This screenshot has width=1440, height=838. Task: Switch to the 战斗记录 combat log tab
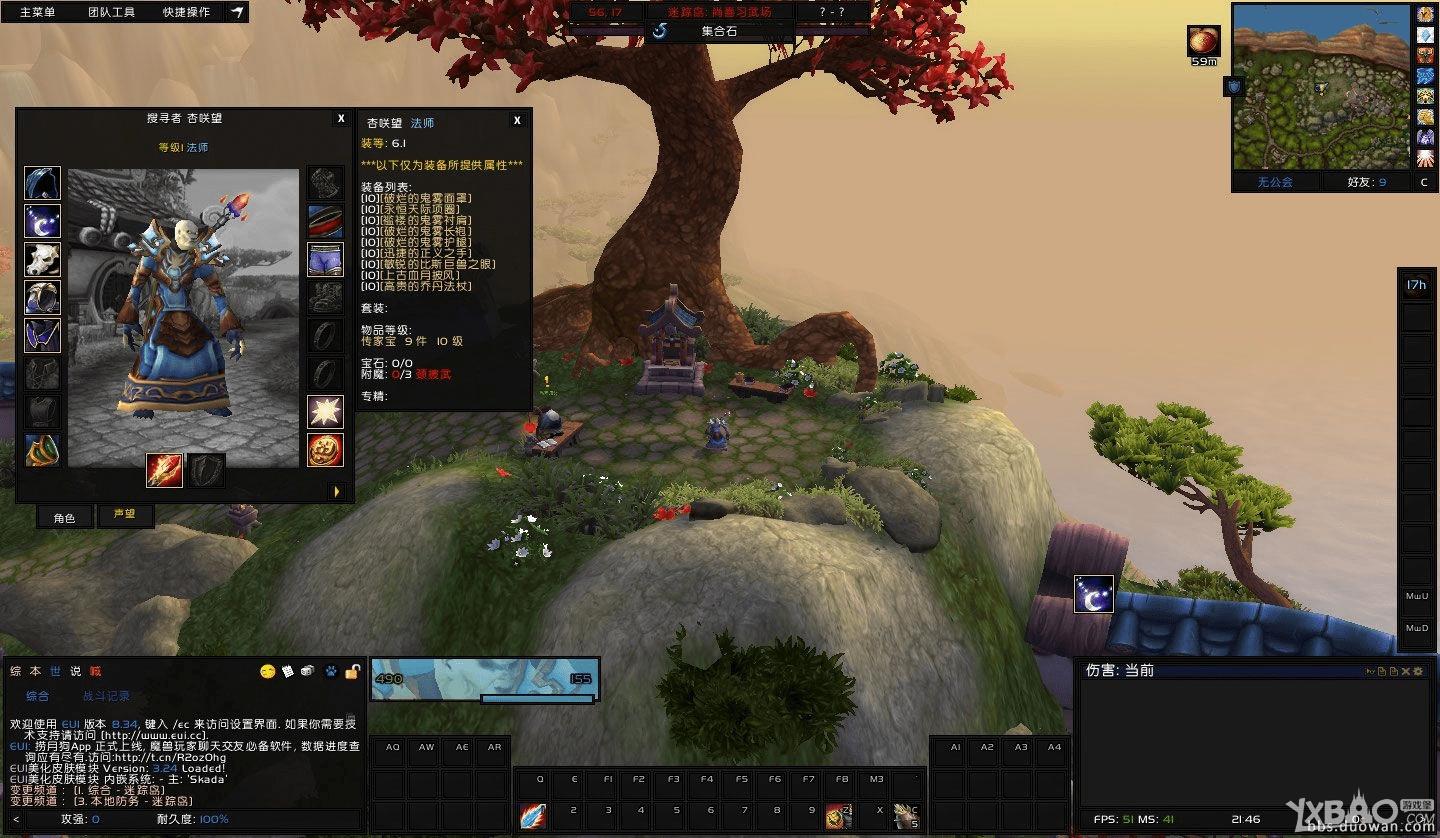coord(106,696)
